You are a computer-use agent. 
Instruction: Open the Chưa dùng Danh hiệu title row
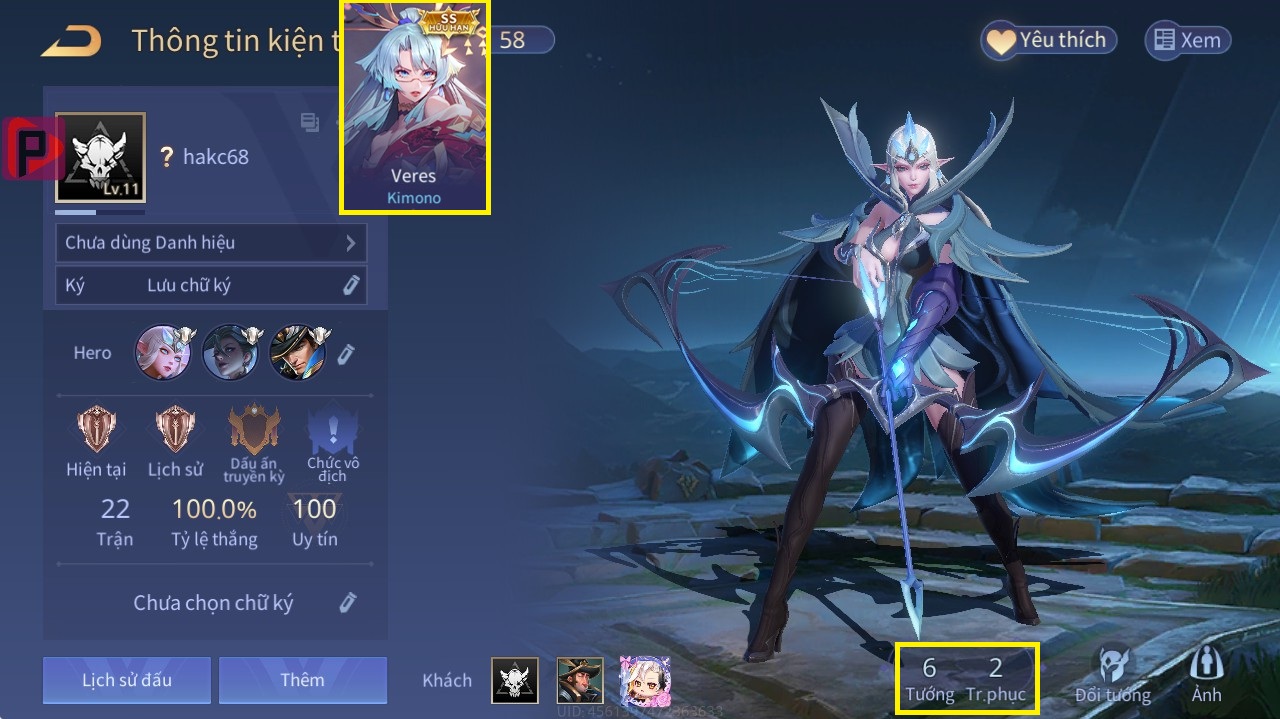click(211, 243)
